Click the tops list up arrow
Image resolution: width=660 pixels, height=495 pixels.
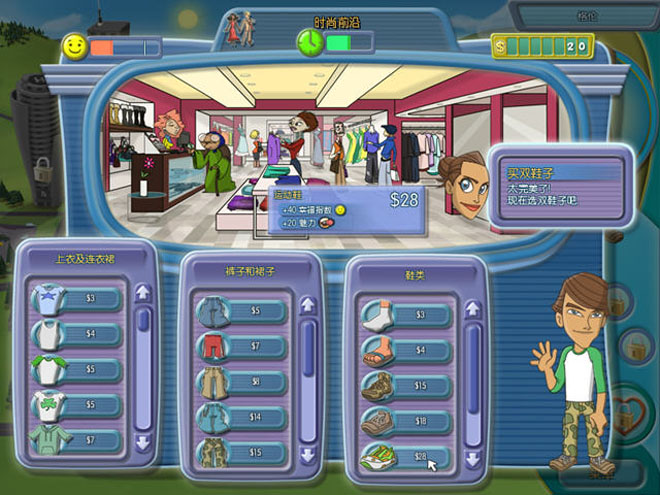[x=142, y=293]
